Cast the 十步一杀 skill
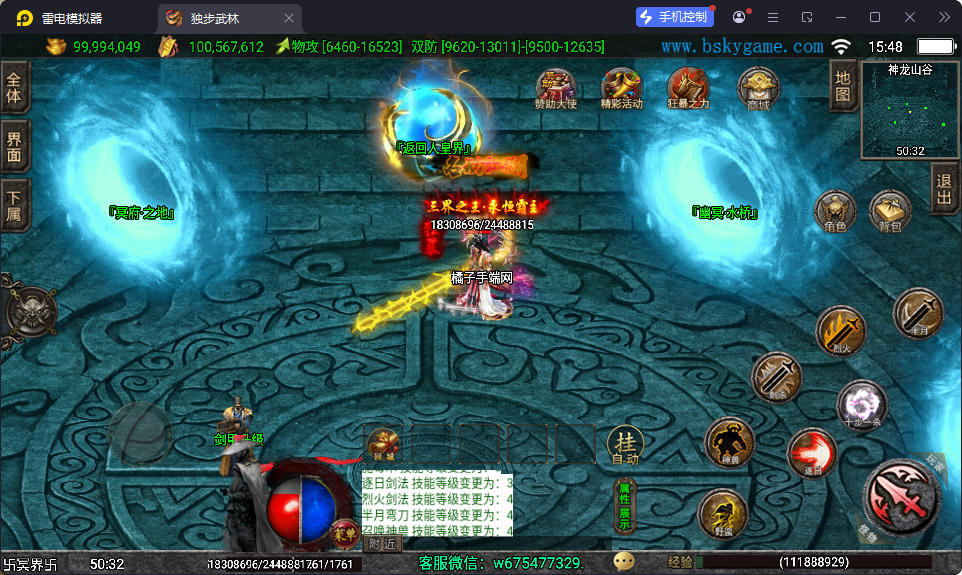 (x=861, y=404)
